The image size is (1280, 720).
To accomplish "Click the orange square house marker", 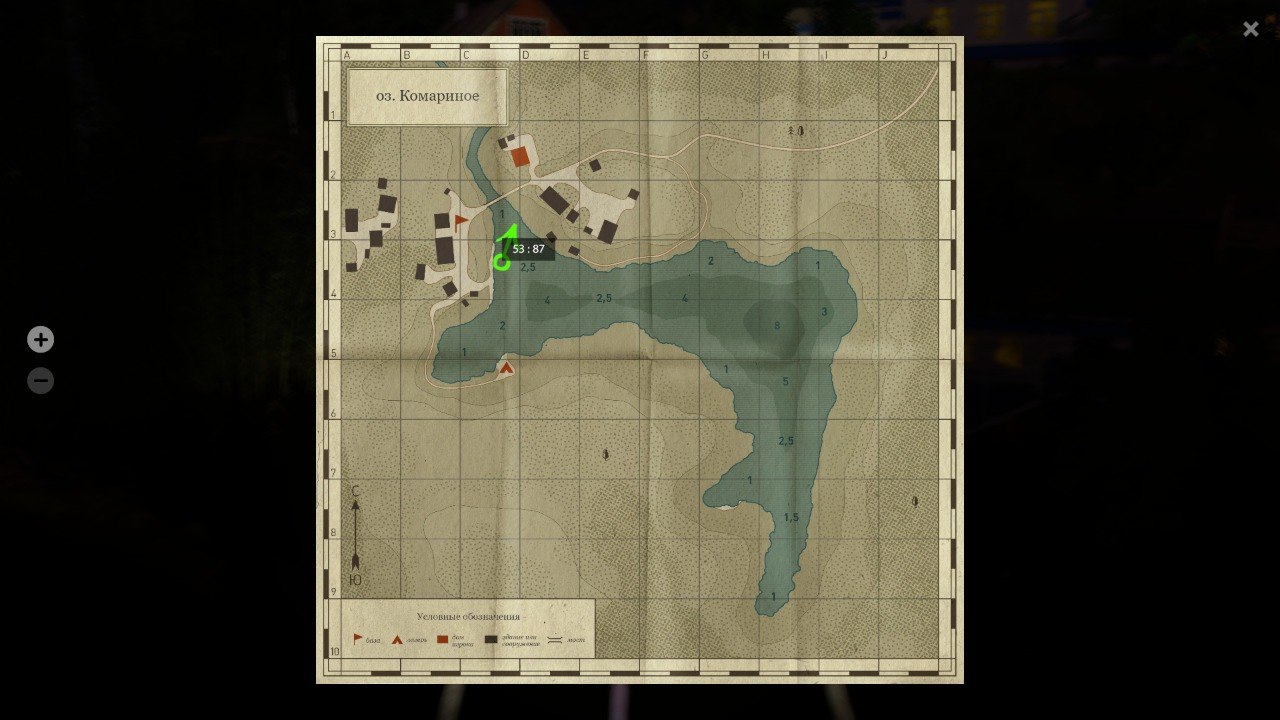I will click(x=520, y=156).
